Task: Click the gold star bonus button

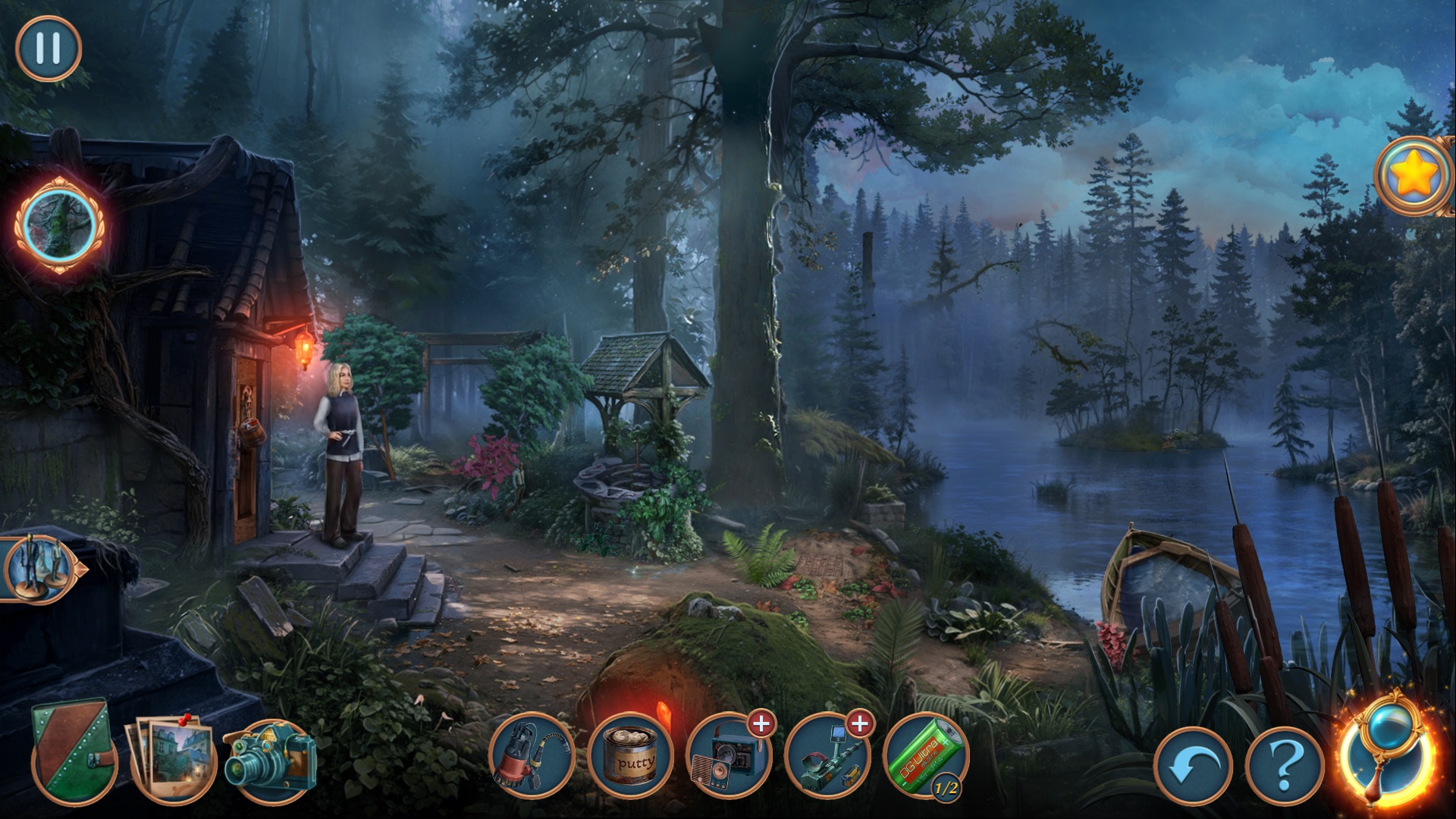Action: tap(1414, 177)
